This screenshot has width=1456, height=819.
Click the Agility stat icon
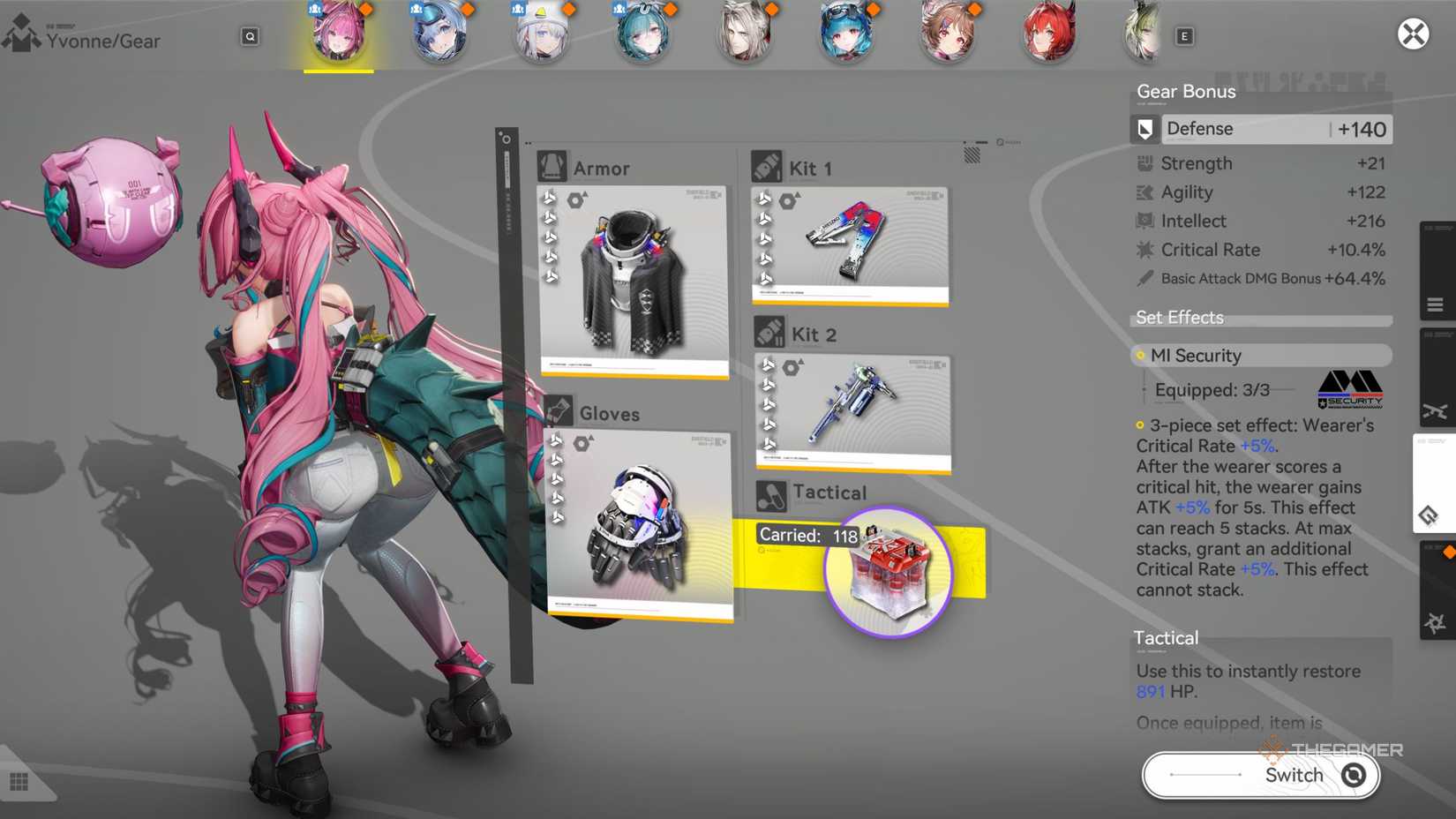1144,192
